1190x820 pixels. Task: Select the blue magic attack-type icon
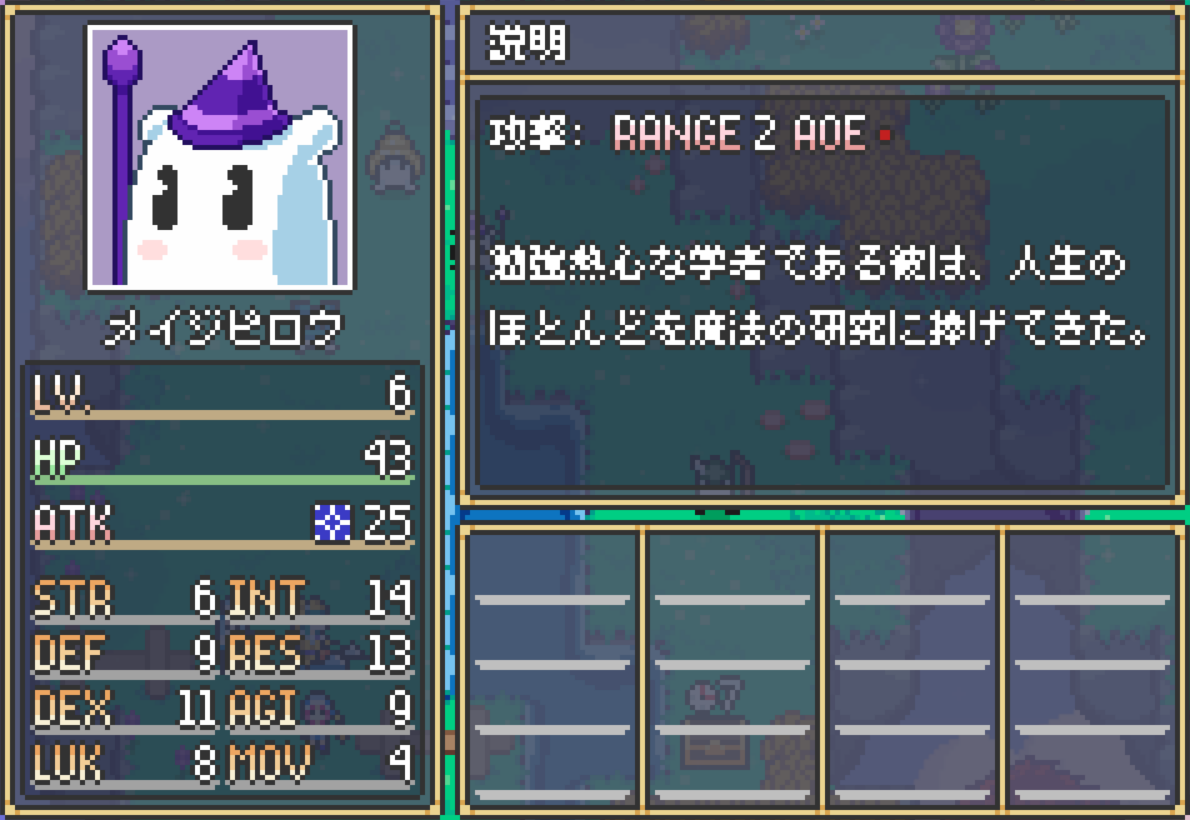[332, 523]
